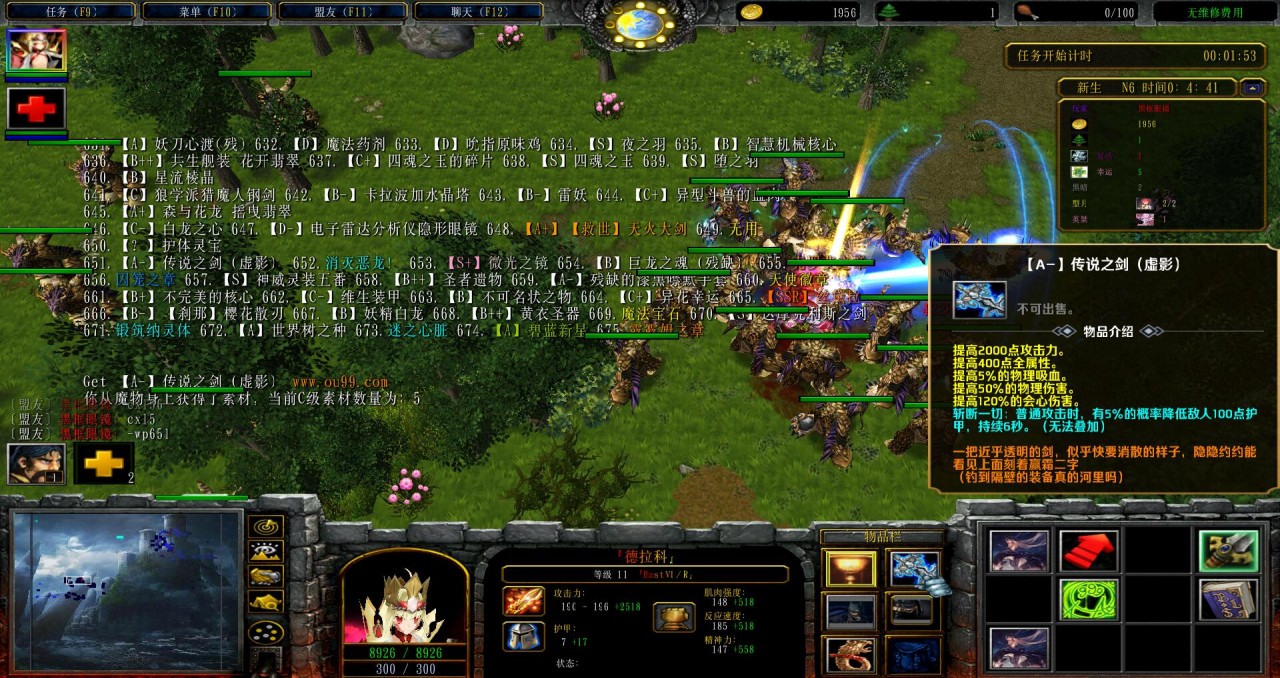Open the 菜单 (F10) game menu
The width and height of the screenshot is (1280, 678).
tap(206, 11)
